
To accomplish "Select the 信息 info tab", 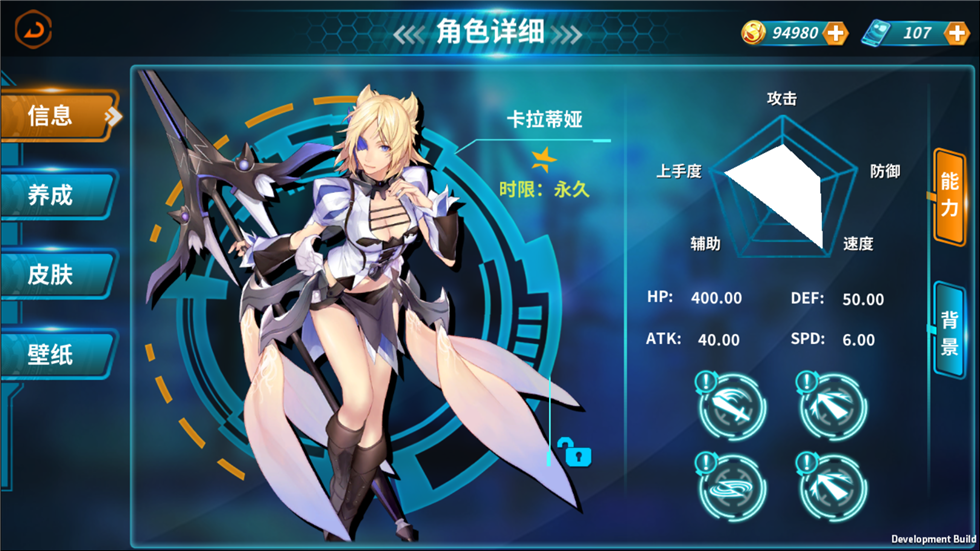I will [56, 116].
